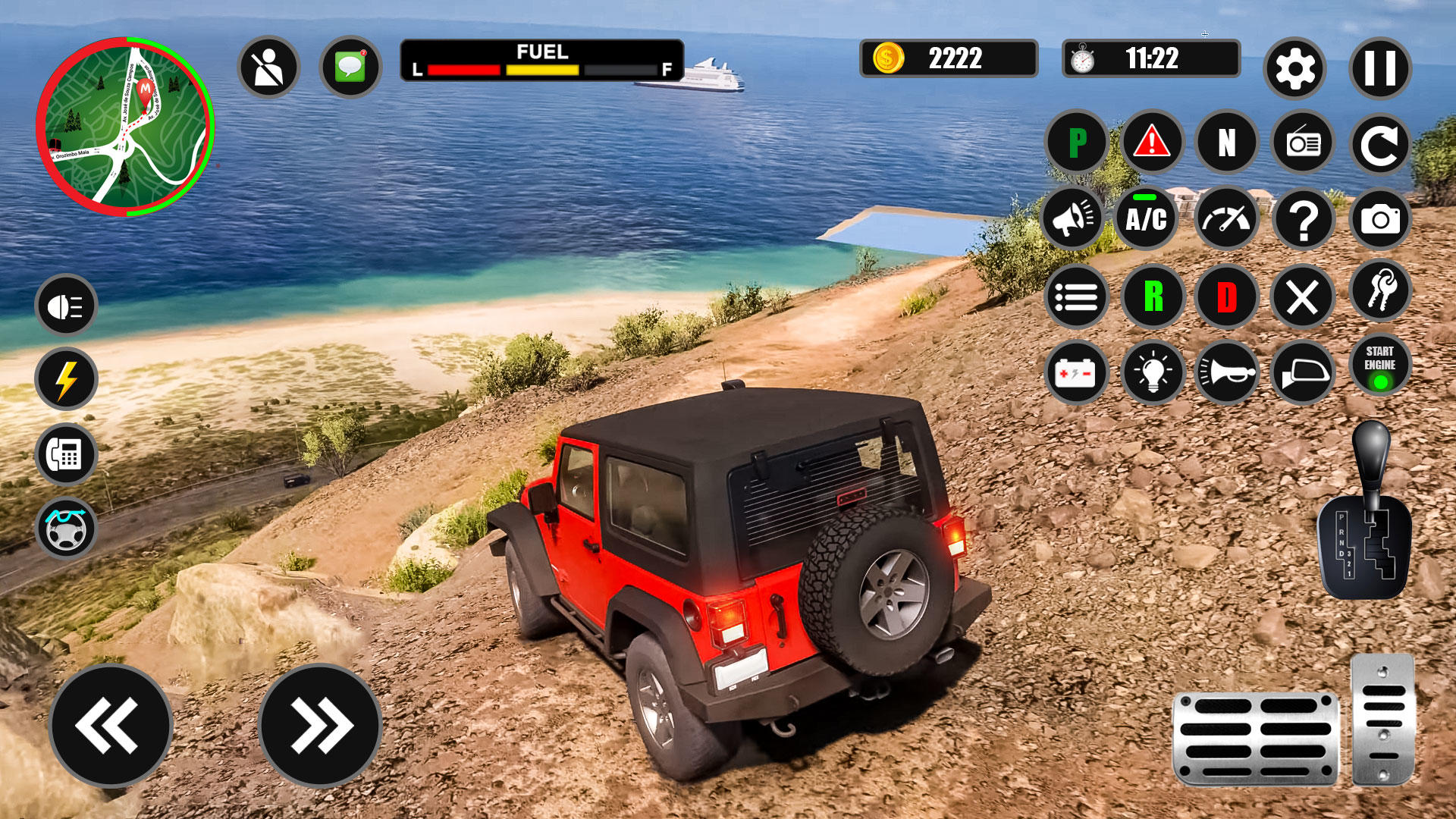
Task: Steer right with double arrow button
Action: [320, 725]
